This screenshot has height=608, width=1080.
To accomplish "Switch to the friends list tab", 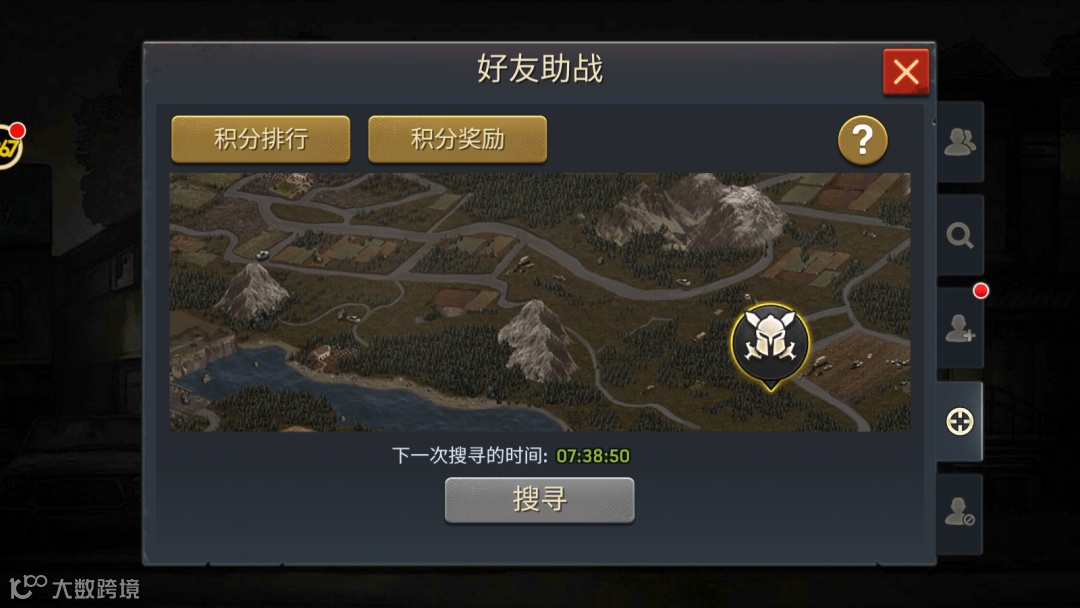I will click(960, 143).
